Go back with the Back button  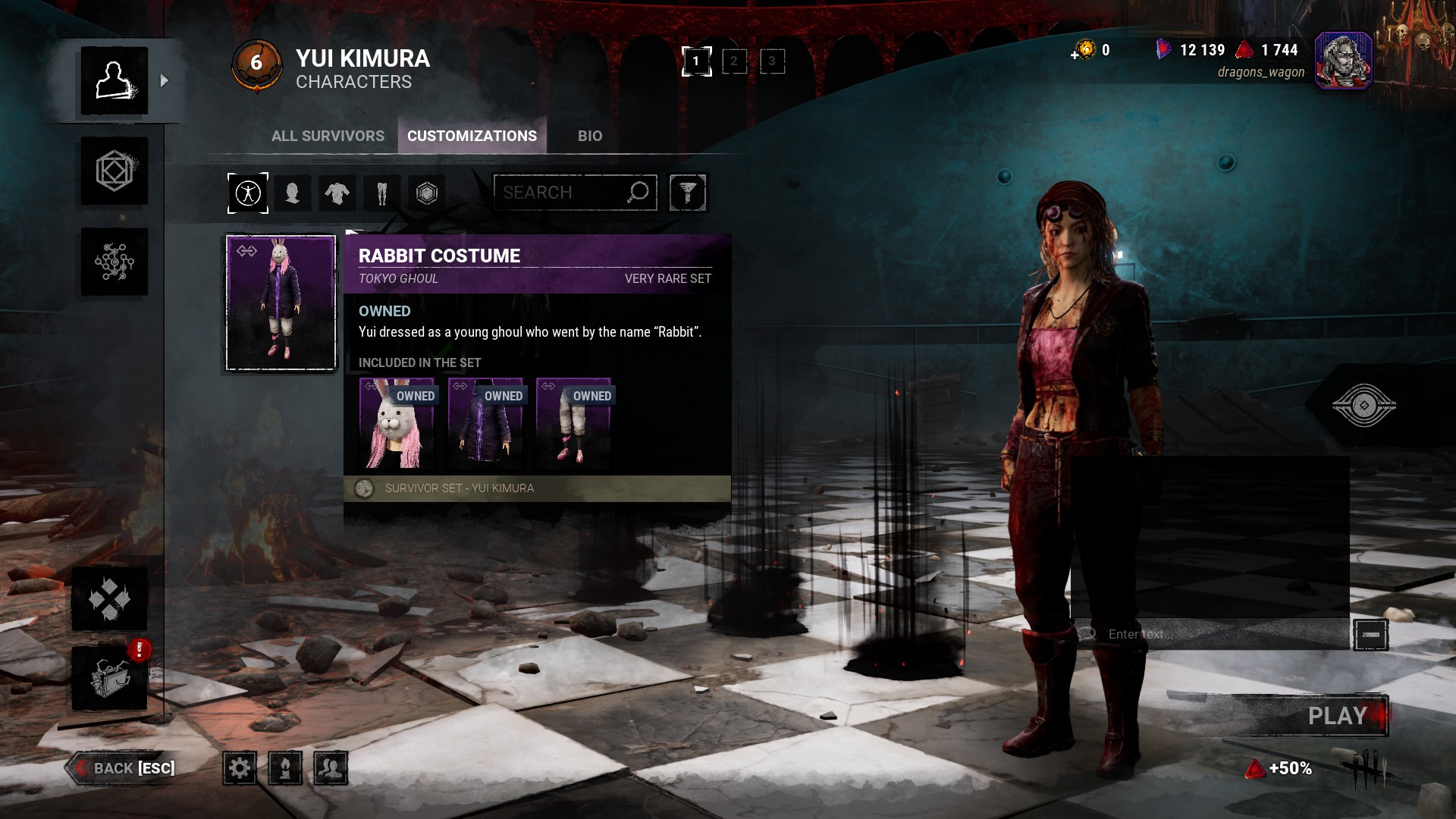123,768
